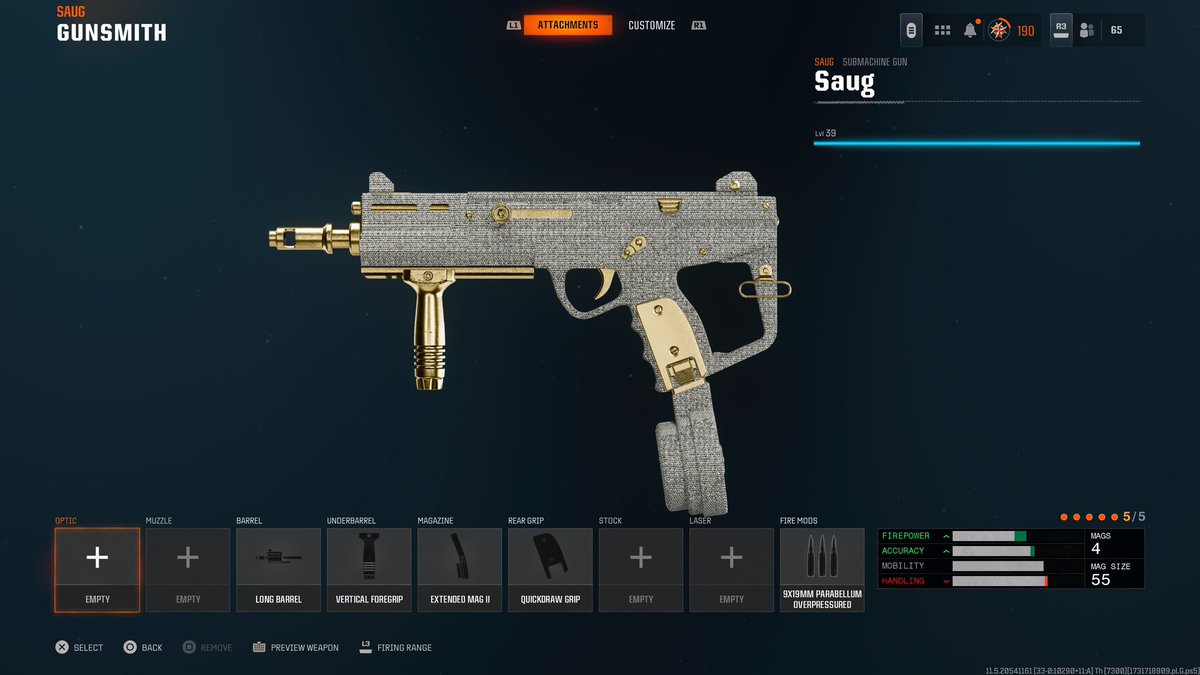Open the Extended Mag II slot
The width and height of the screenshot is (1200, 675).
tap(460, 569)
